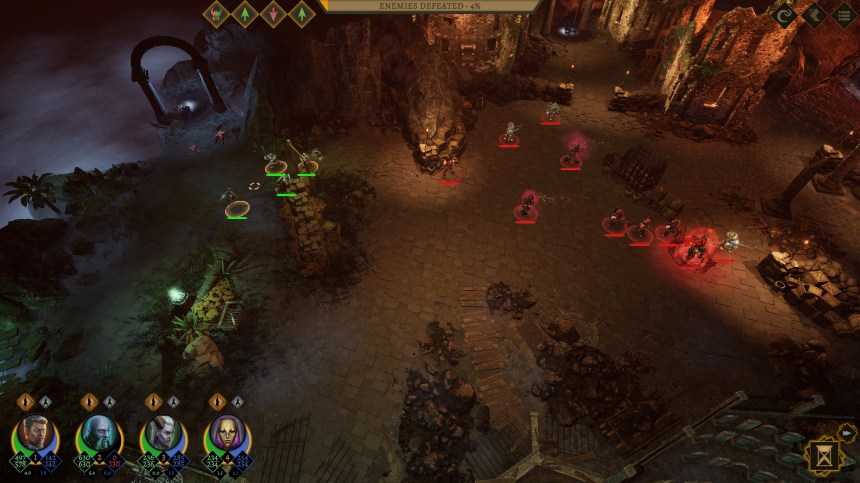Screen dimensions: 860x483
Task: Activate the hourglass button
Action: tap(826, 455)
